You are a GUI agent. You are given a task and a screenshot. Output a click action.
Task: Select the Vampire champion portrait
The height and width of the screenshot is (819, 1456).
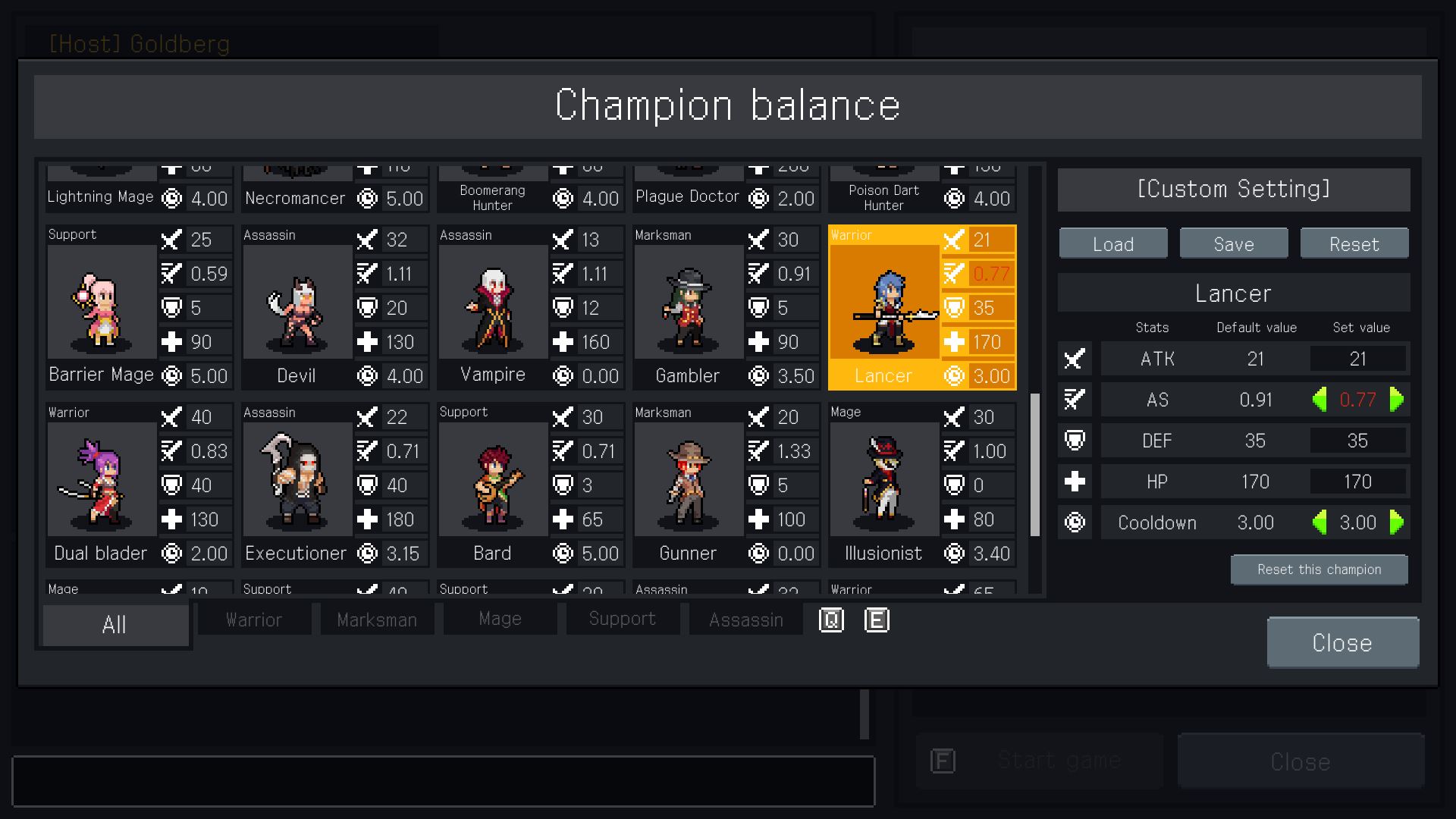tap(493, 303)
